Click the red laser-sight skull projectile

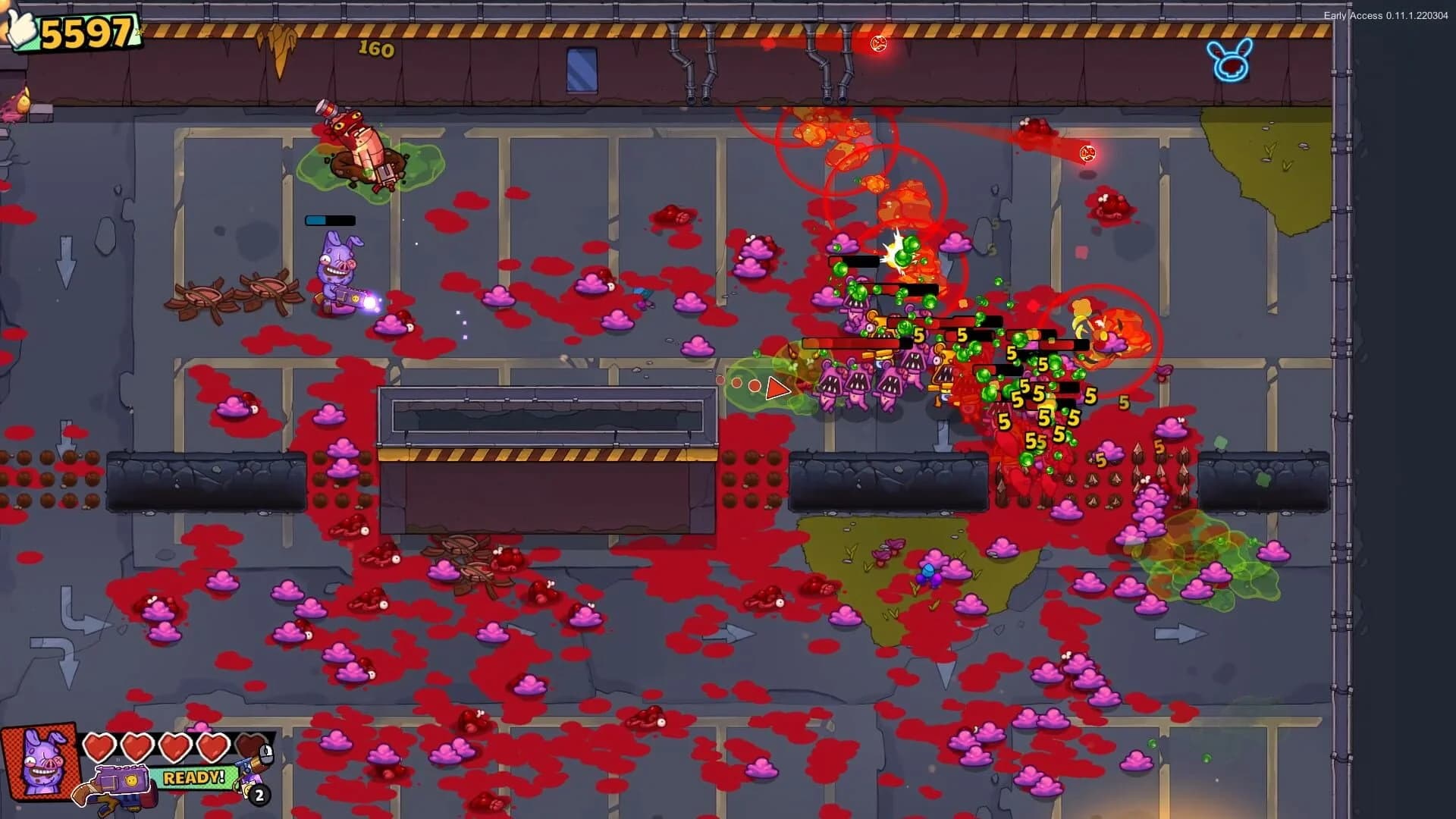pyautogui.click(x=1087, y=153)
